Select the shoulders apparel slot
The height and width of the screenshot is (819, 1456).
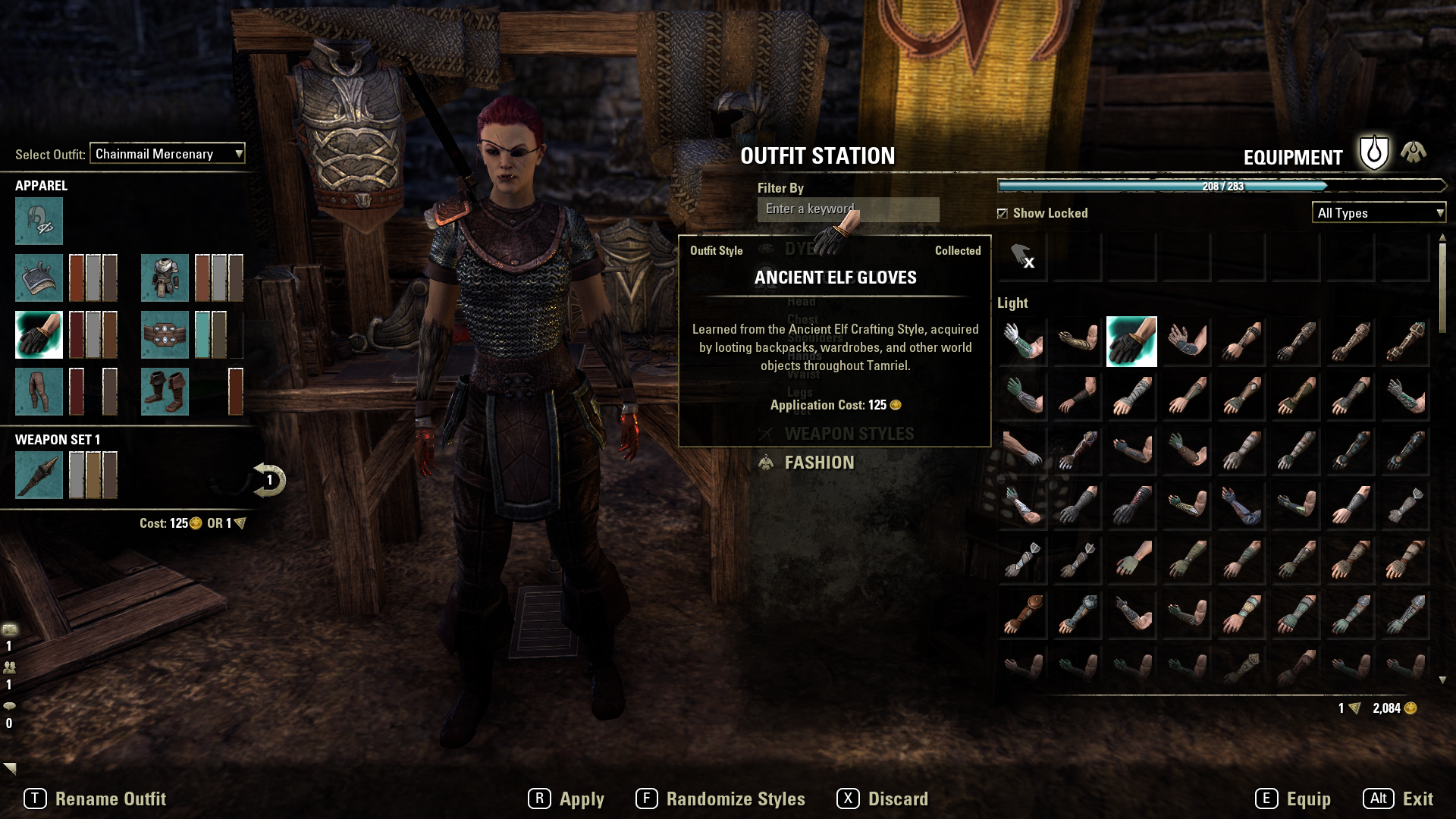click(39, 278)
